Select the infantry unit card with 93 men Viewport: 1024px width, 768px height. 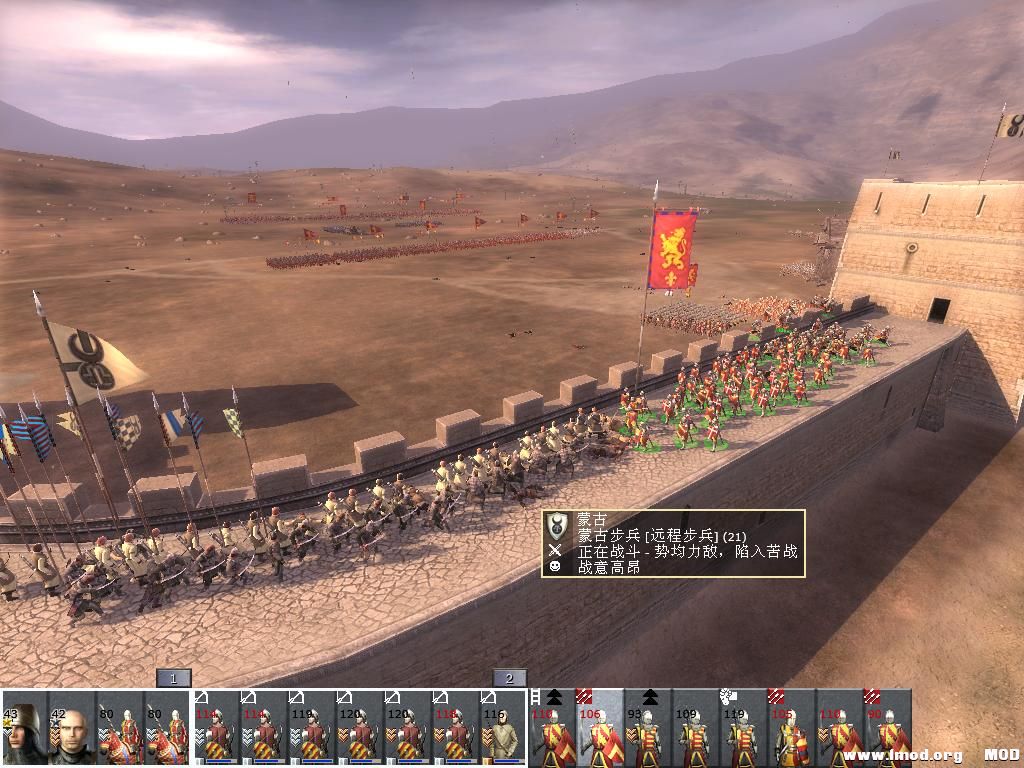[x=648, y=728]
